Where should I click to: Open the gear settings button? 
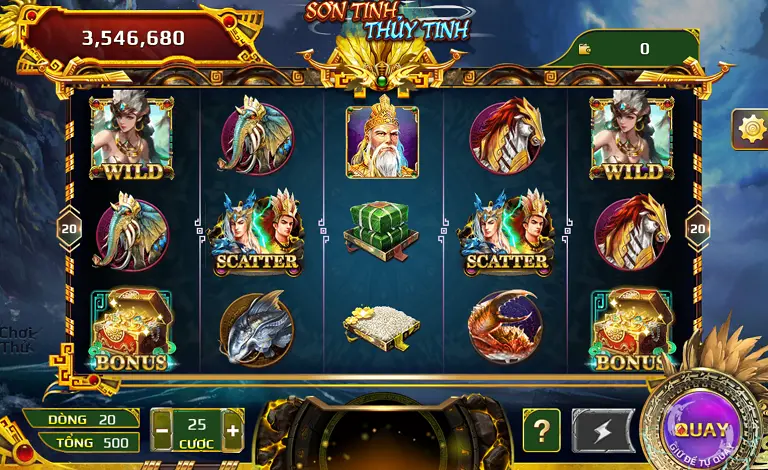[749, 129]
